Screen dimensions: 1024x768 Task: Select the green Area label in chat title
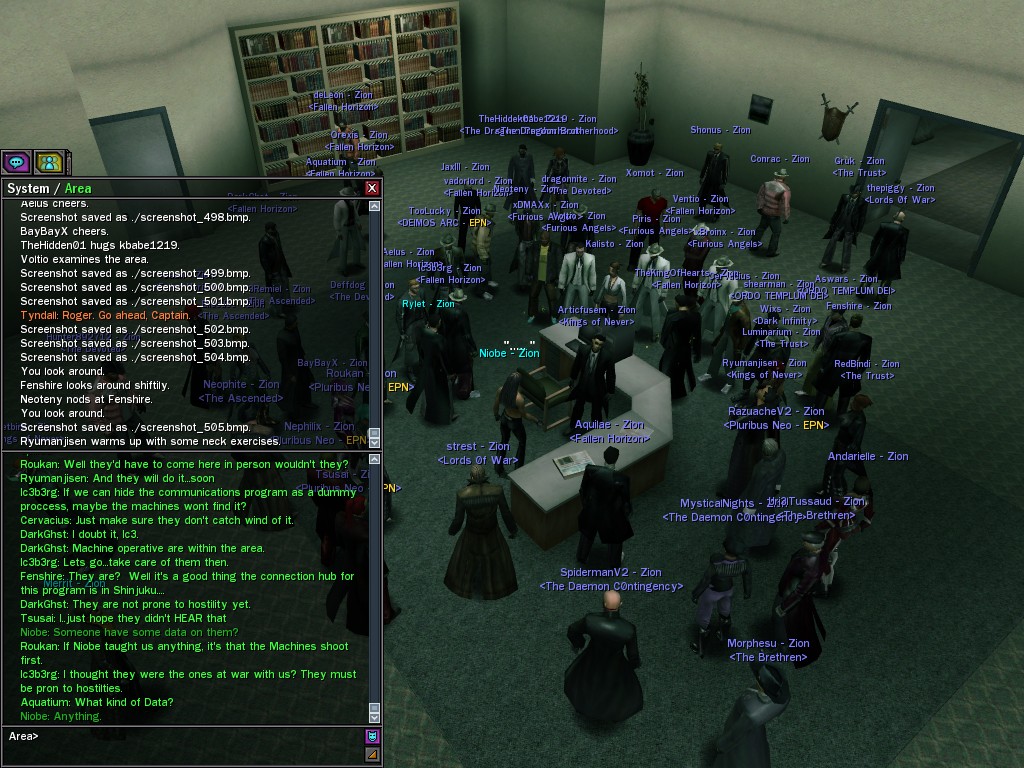coord(78,188)
